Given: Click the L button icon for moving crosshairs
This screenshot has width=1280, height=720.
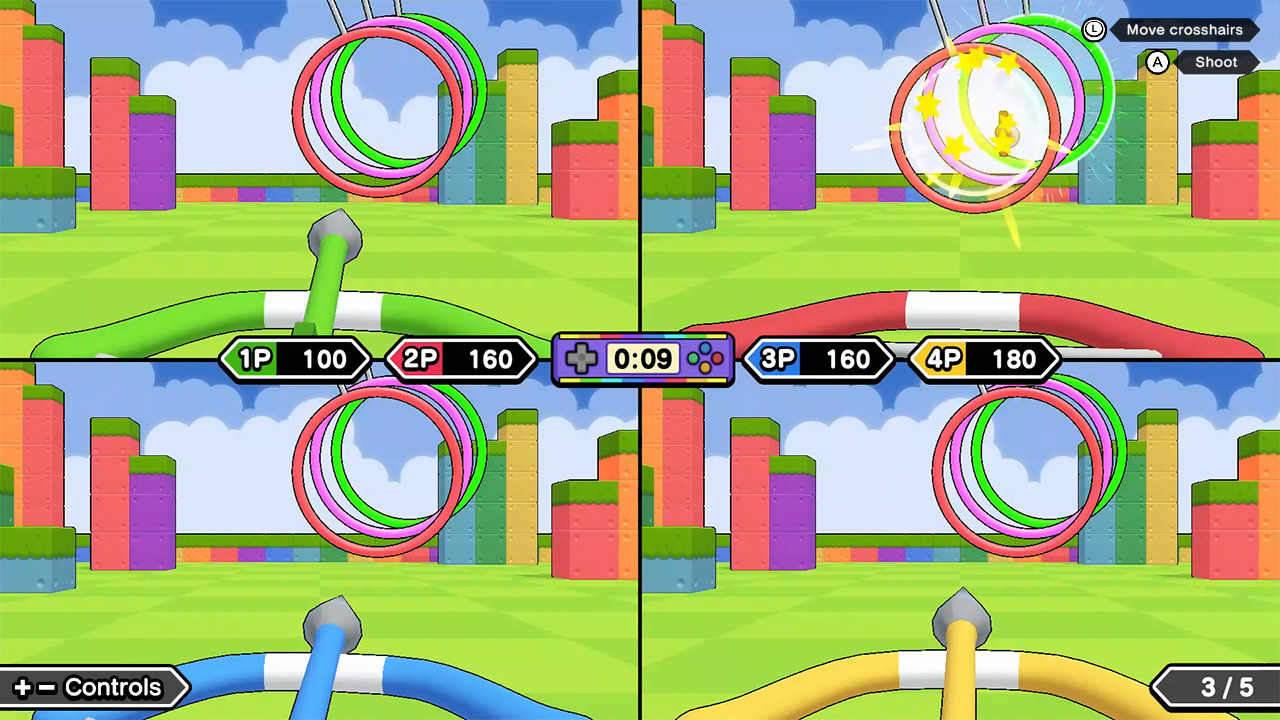Looking at the screenshot, I should 1093,30.
